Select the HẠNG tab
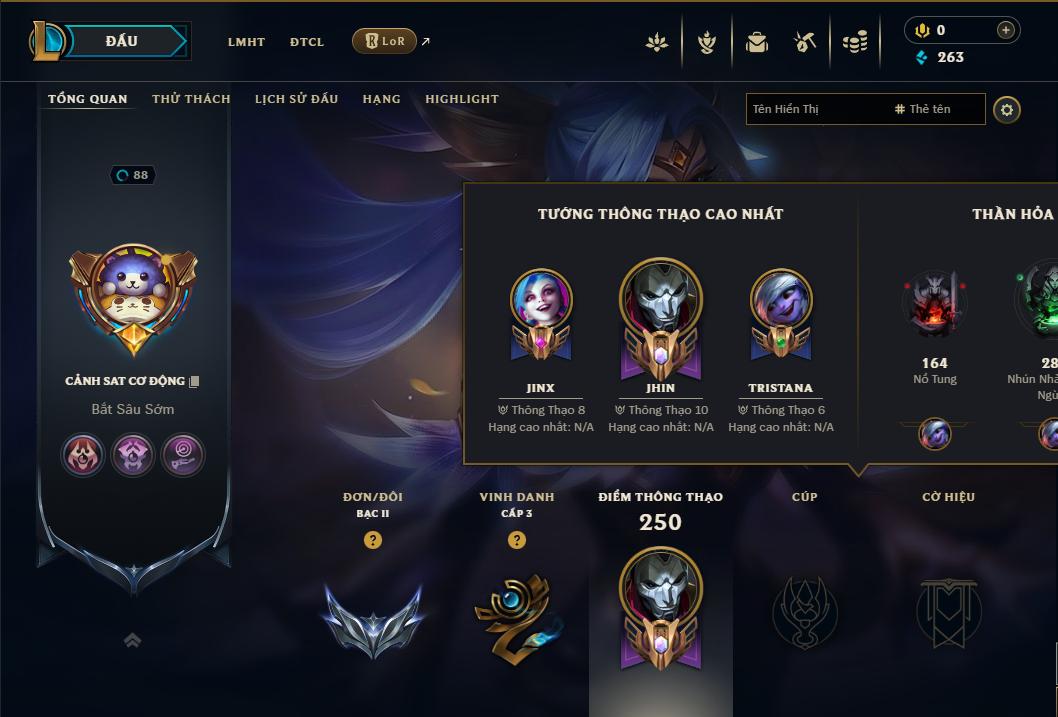 click(x=381, y=99)
